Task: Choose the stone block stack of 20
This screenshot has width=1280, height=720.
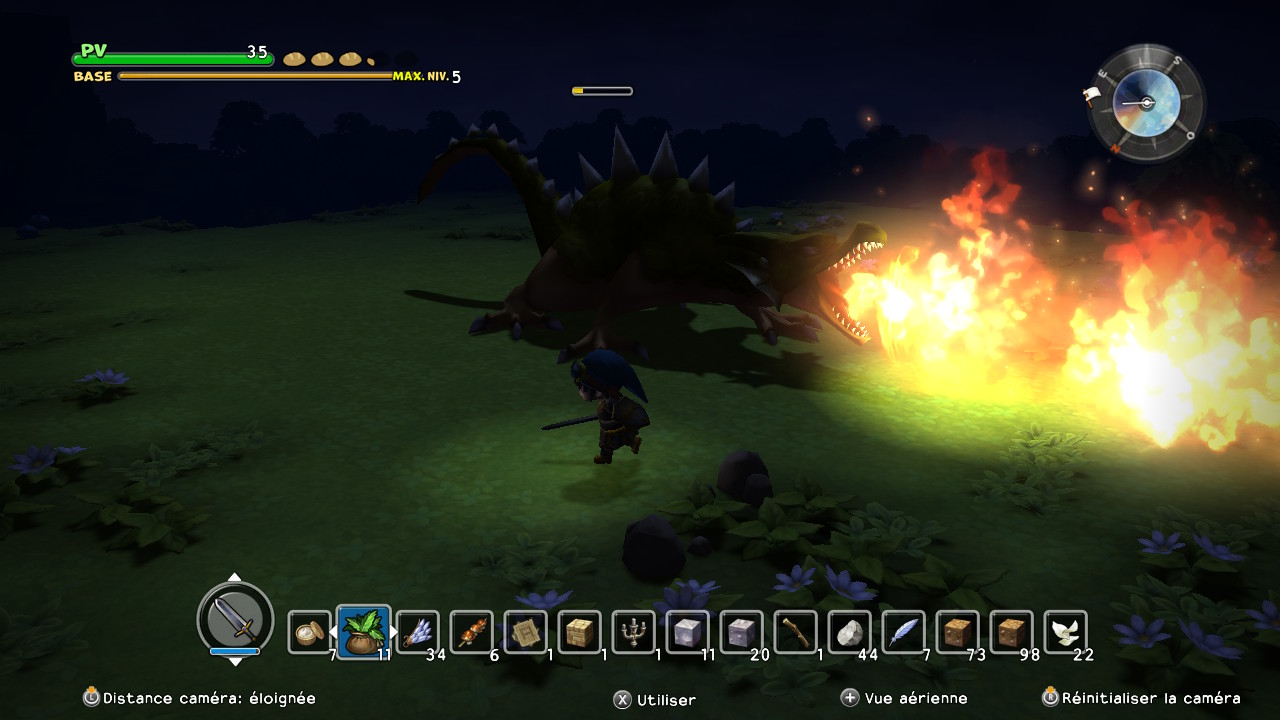Action: click(x=742, y=632)
